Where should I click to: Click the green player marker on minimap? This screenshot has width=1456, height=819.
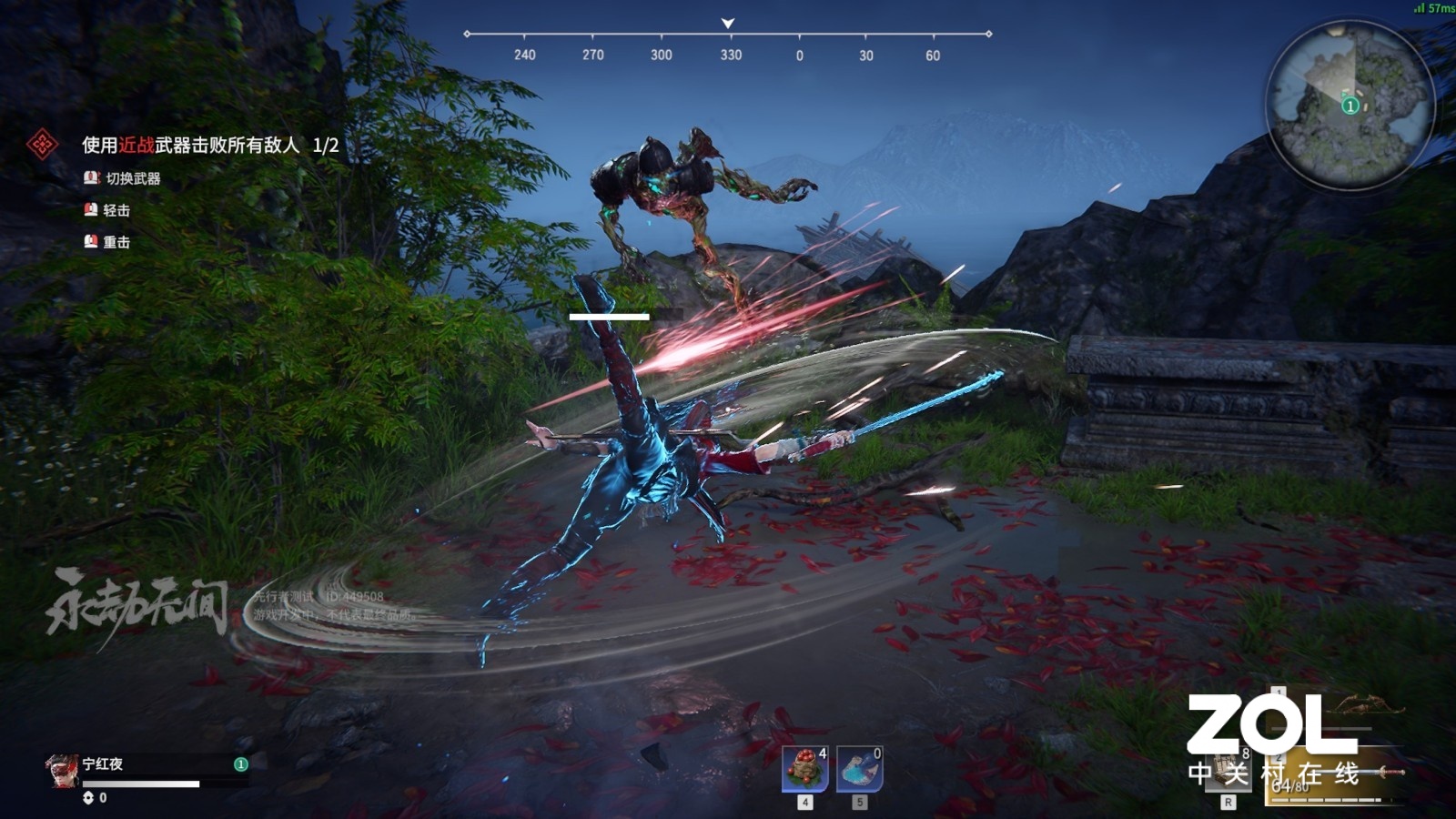coord(1350,106)
